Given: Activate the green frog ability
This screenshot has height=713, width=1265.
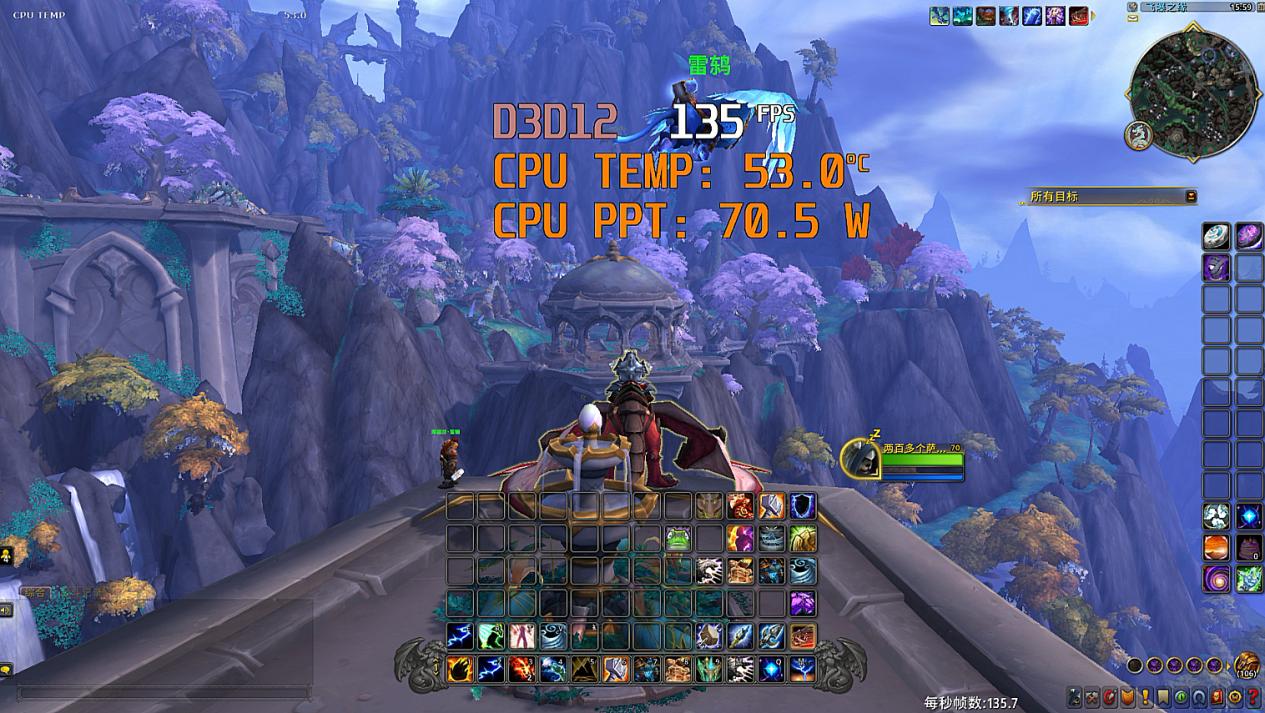Looking at the screenshot, I should point(678,539).
